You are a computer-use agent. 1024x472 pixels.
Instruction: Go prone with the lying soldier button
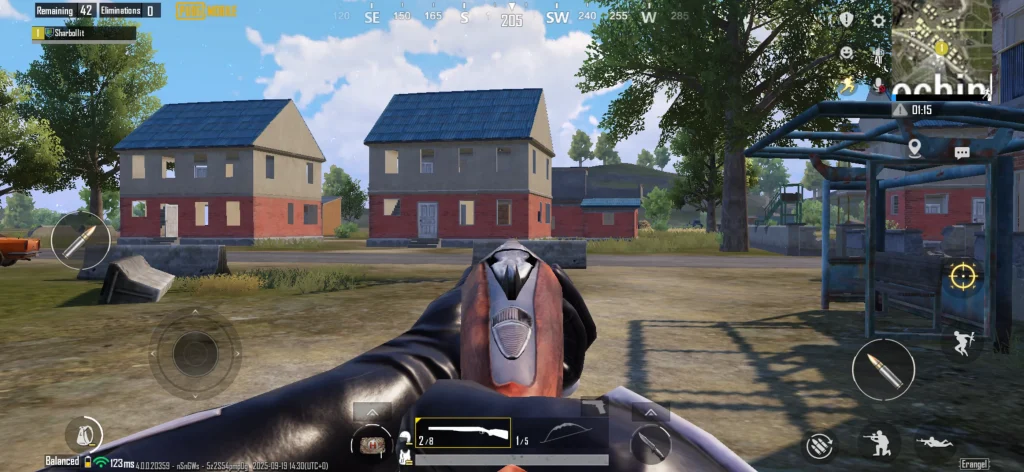click(x=934, y=442)
